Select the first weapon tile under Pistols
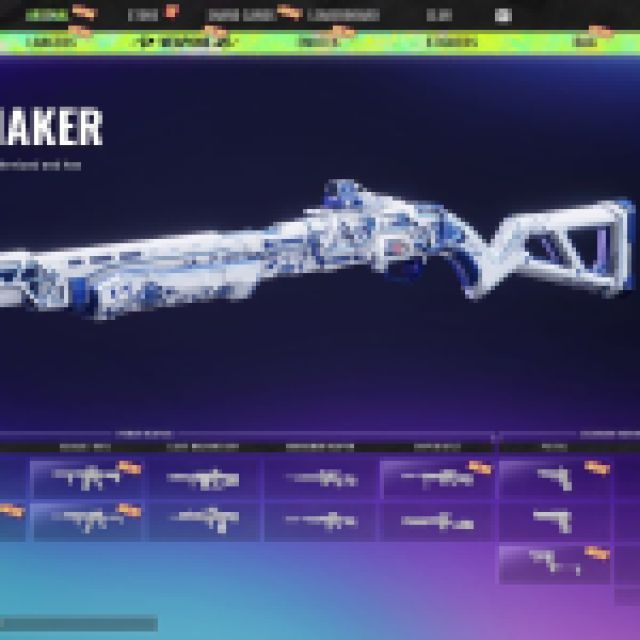The width and height of the screenshot is (640, 640). [554, 478]
